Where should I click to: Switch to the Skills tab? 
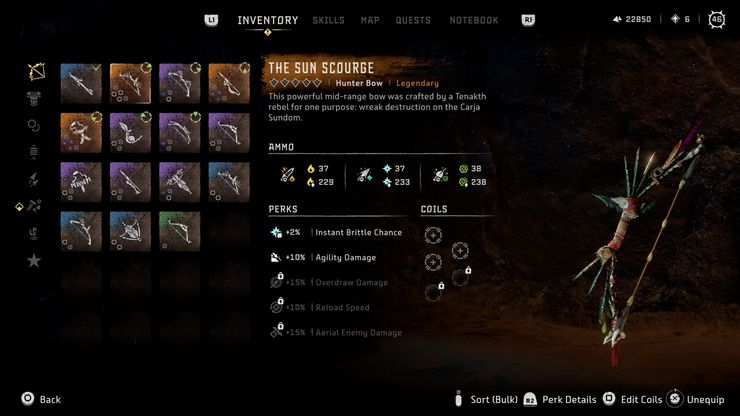(328, 20)
